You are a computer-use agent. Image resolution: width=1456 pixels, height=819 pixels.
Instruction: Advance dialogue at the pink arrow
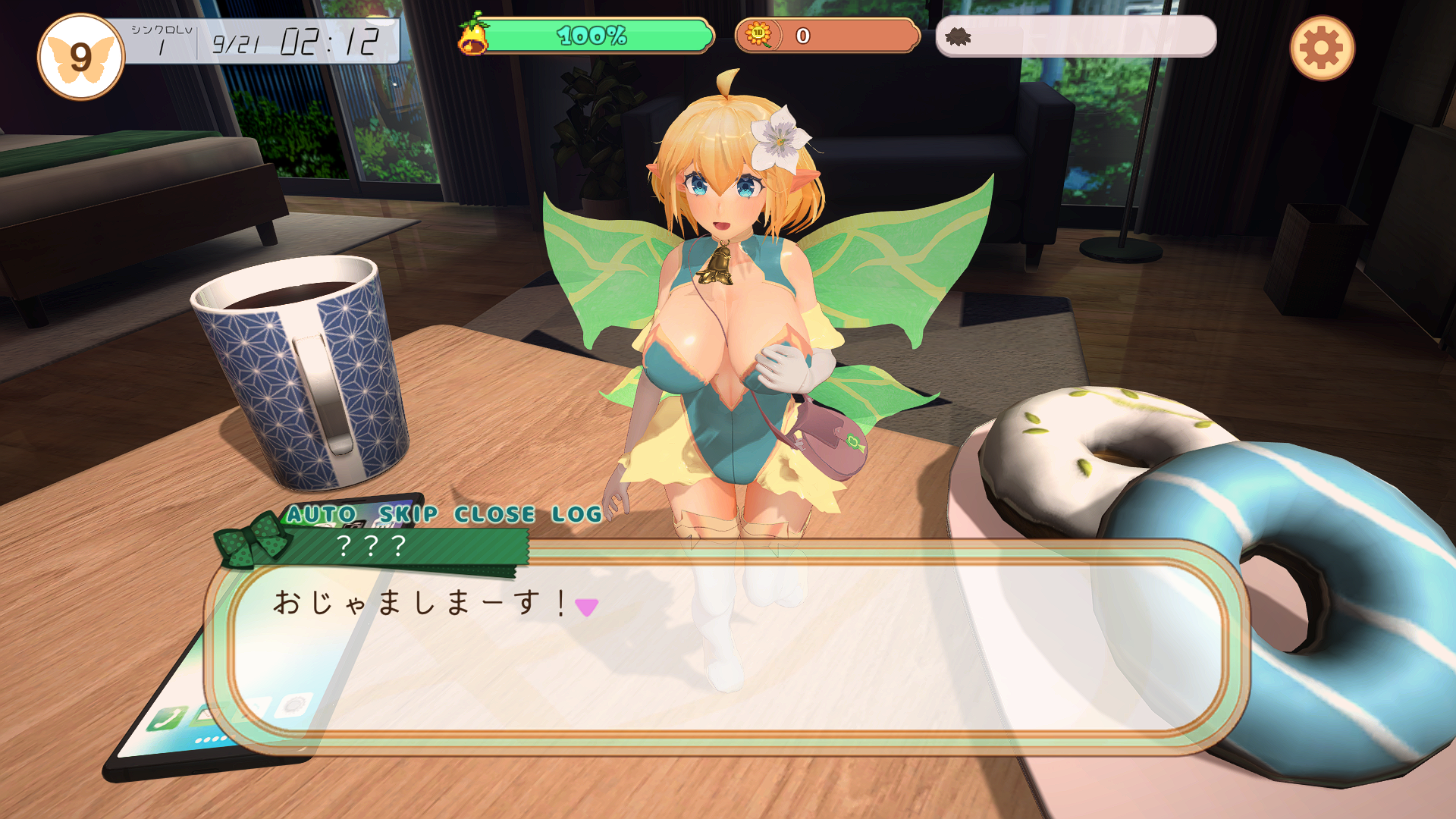coord(586,607)
